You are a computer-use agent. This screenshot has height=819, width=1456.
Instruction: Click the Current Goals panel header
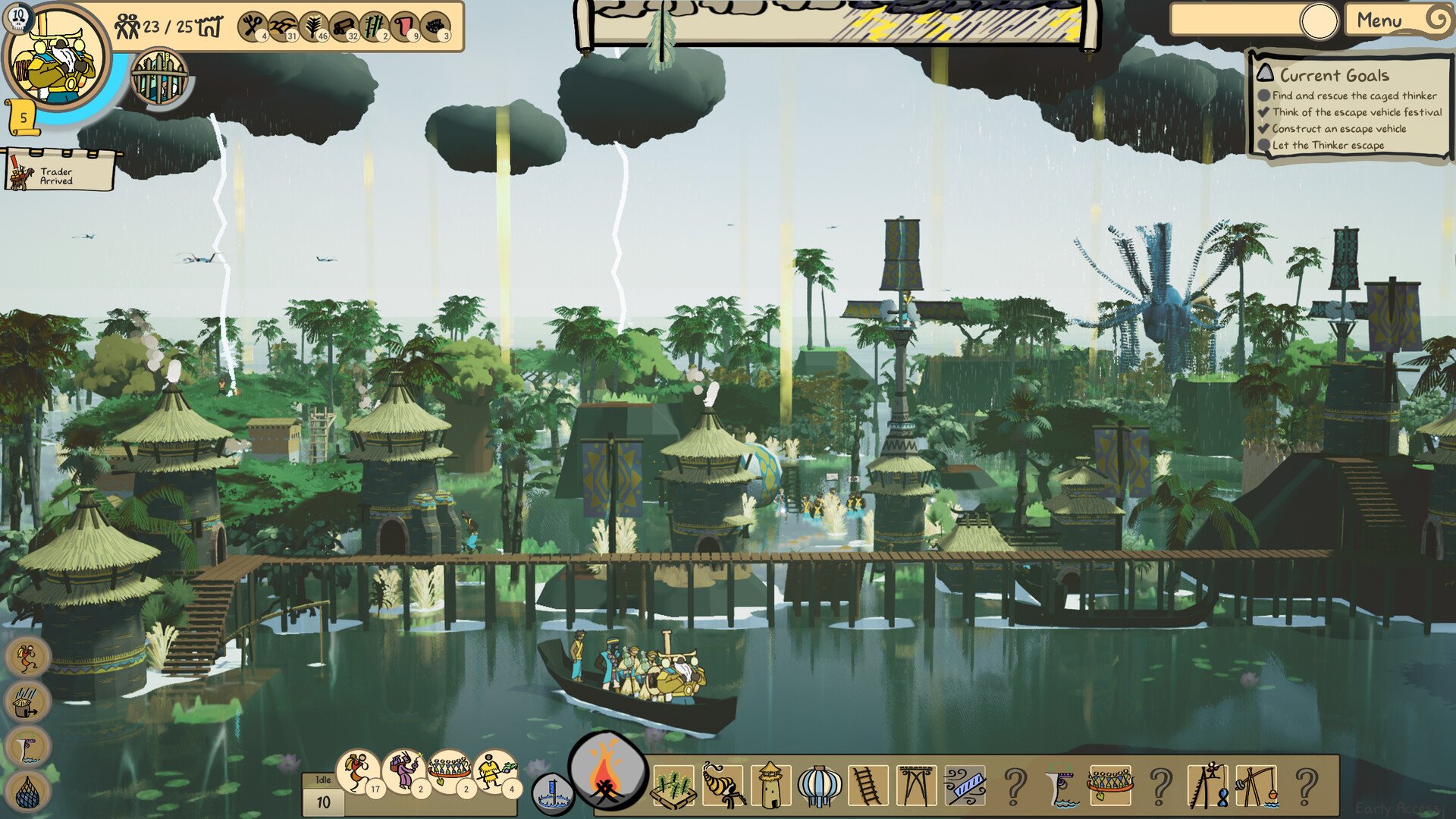(x=1334, y=75)
